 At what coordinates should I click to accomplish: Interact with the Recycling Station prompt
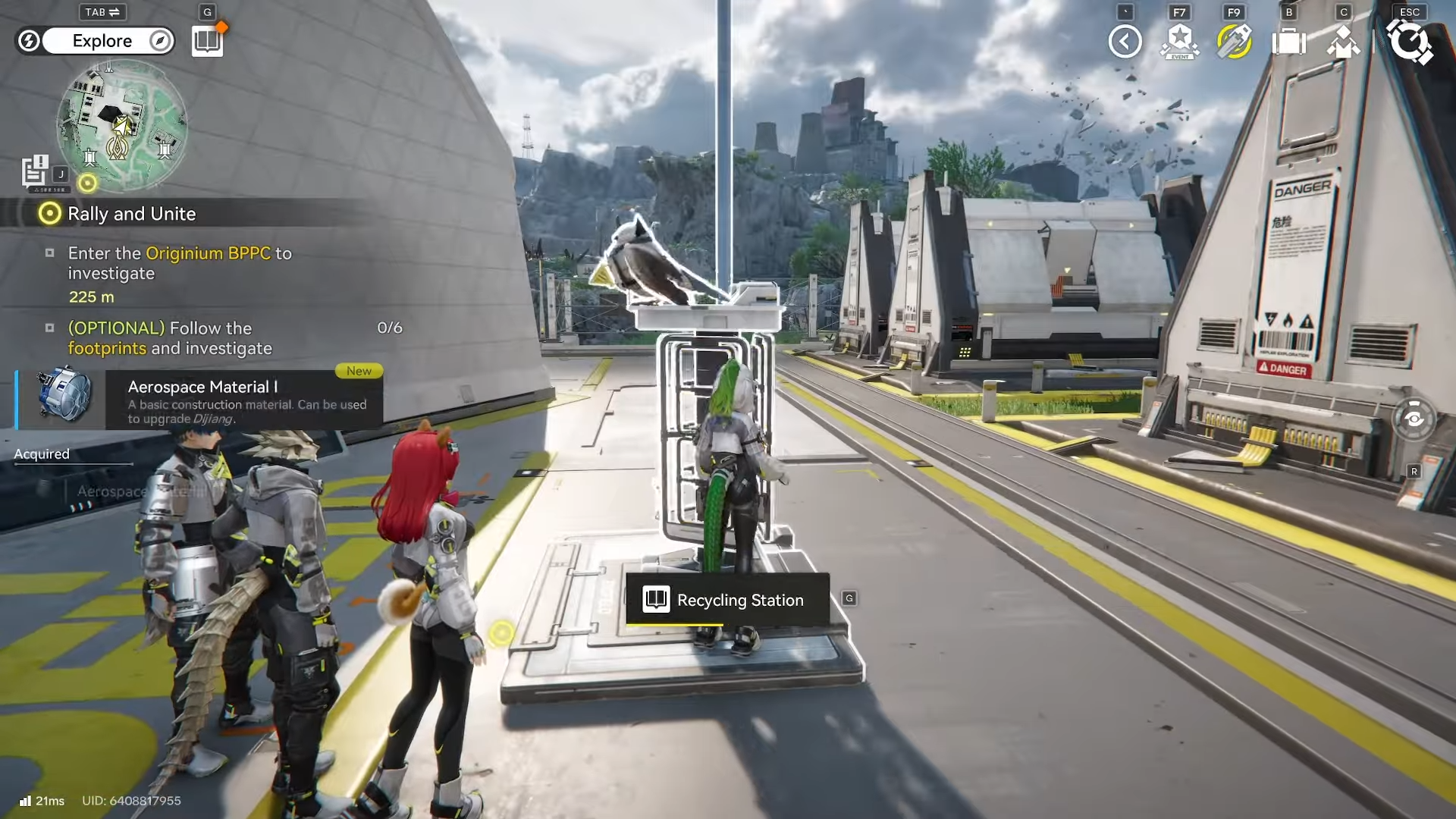point(727,600)
